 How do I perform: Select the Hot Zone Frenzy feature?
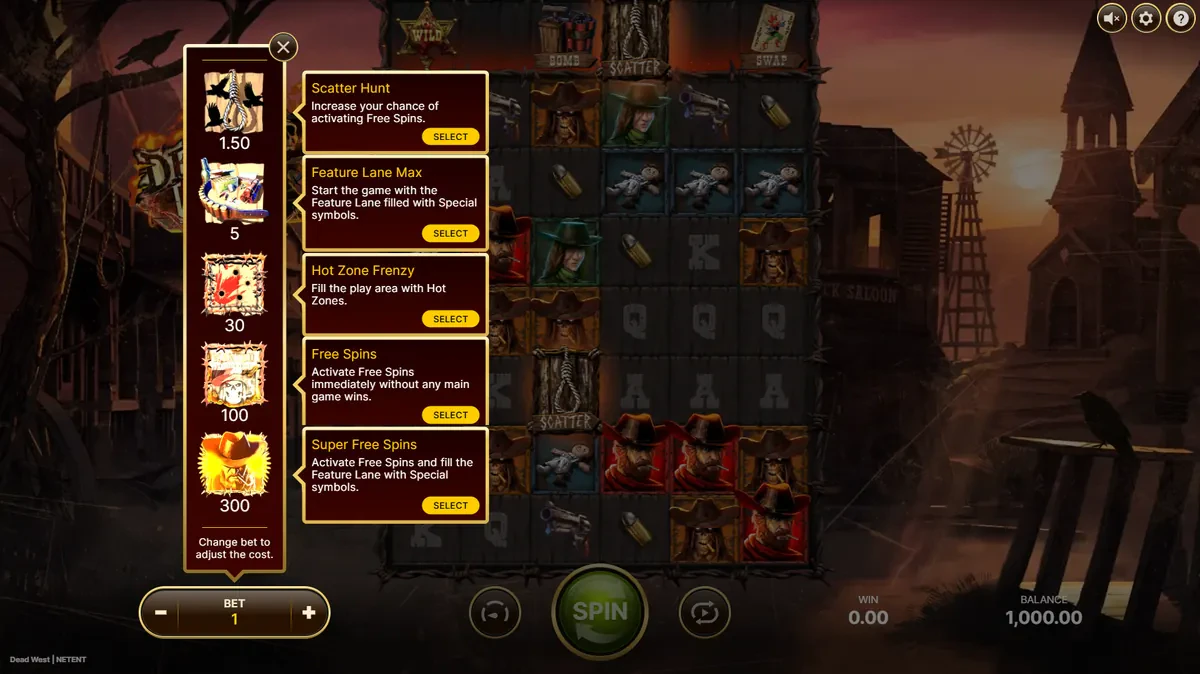pyautogui.click(x=450, y=319)
